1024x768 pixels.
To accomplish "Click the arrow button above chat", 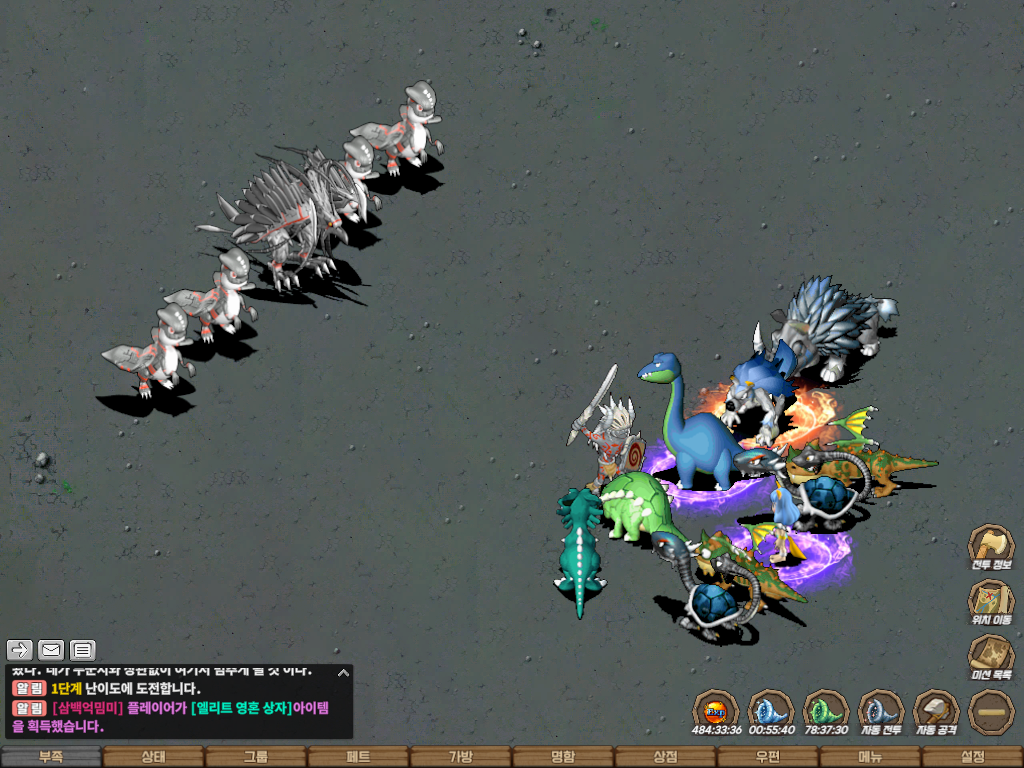I will (20, 650).
